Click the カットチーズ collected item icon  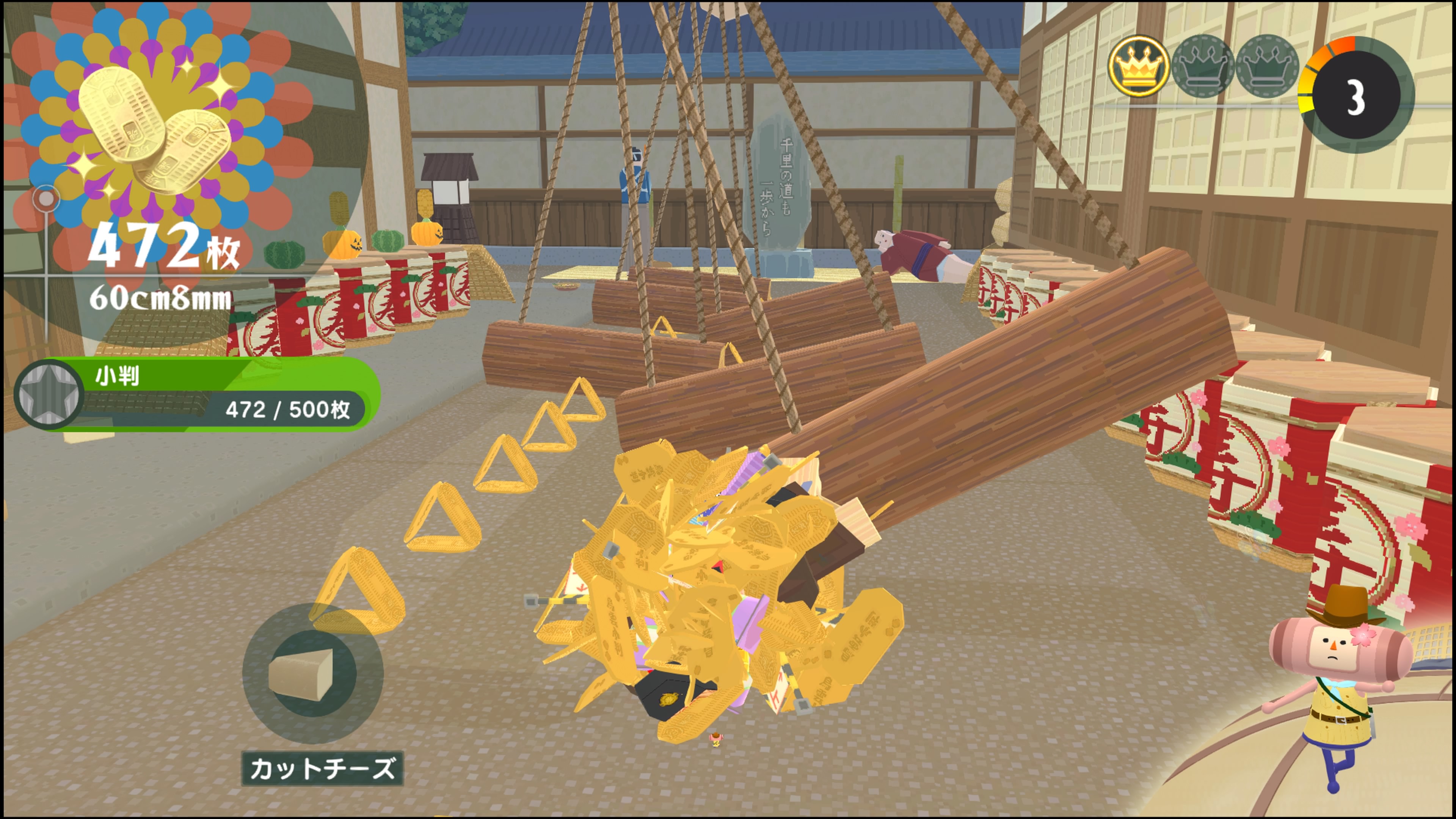click(312, 673)
